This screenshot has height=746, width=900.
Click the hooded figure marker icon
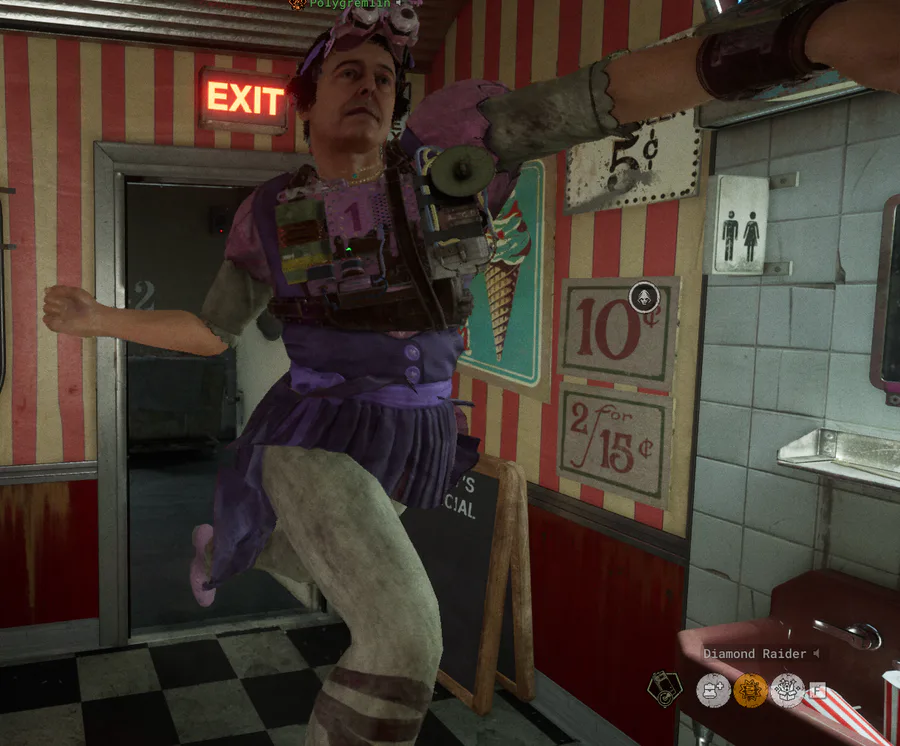(643, 297)
